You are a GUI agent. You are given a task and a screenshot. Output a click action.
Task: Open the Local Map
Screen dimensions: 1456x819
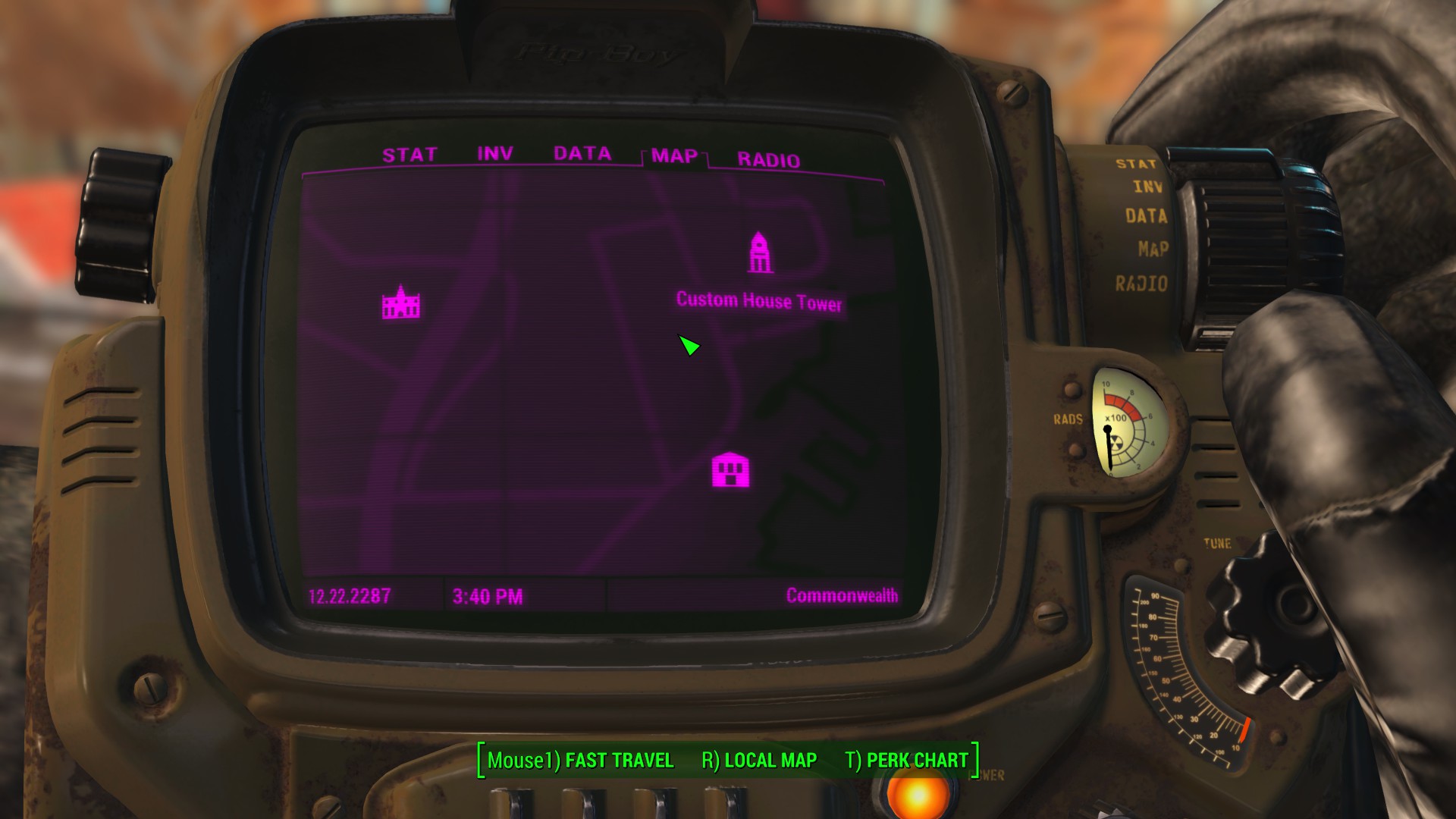(x=759, y=760)
